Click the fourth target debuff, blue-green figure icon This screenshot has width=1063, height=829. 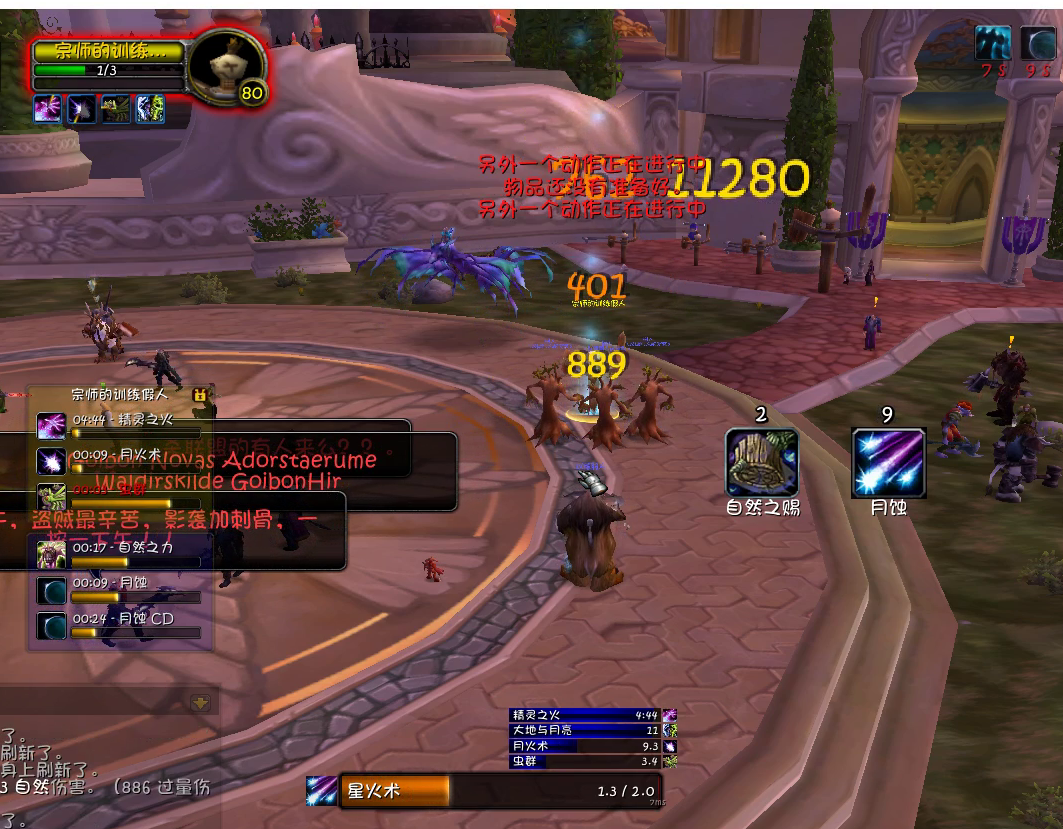[149, 109]
